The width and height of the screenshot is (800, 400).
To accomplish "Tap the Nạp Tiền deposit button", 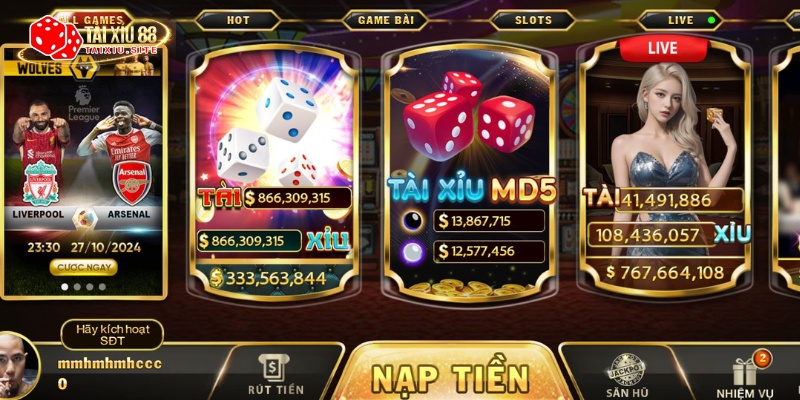I will coord(450,378).
